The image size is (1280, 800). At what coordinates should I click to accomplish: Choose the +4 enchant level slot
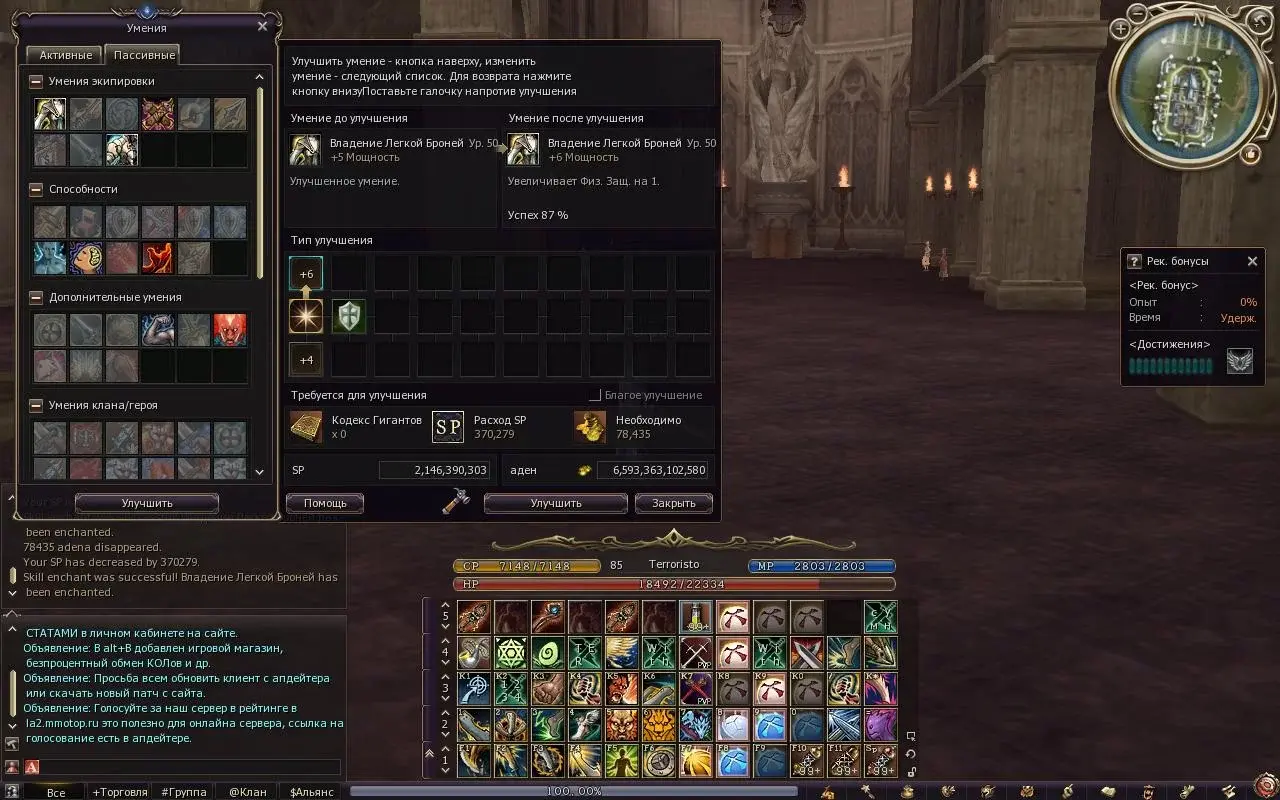[x=306, y=359]
